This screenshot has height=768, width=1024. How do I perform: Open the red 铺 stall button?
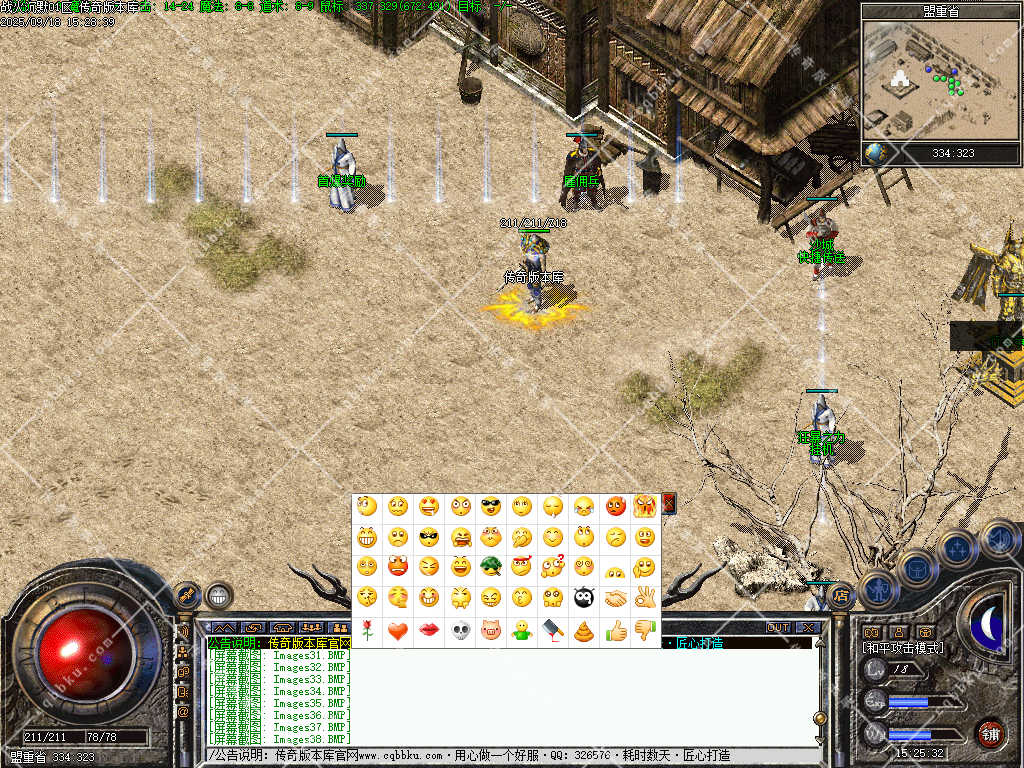click(990, 733)
